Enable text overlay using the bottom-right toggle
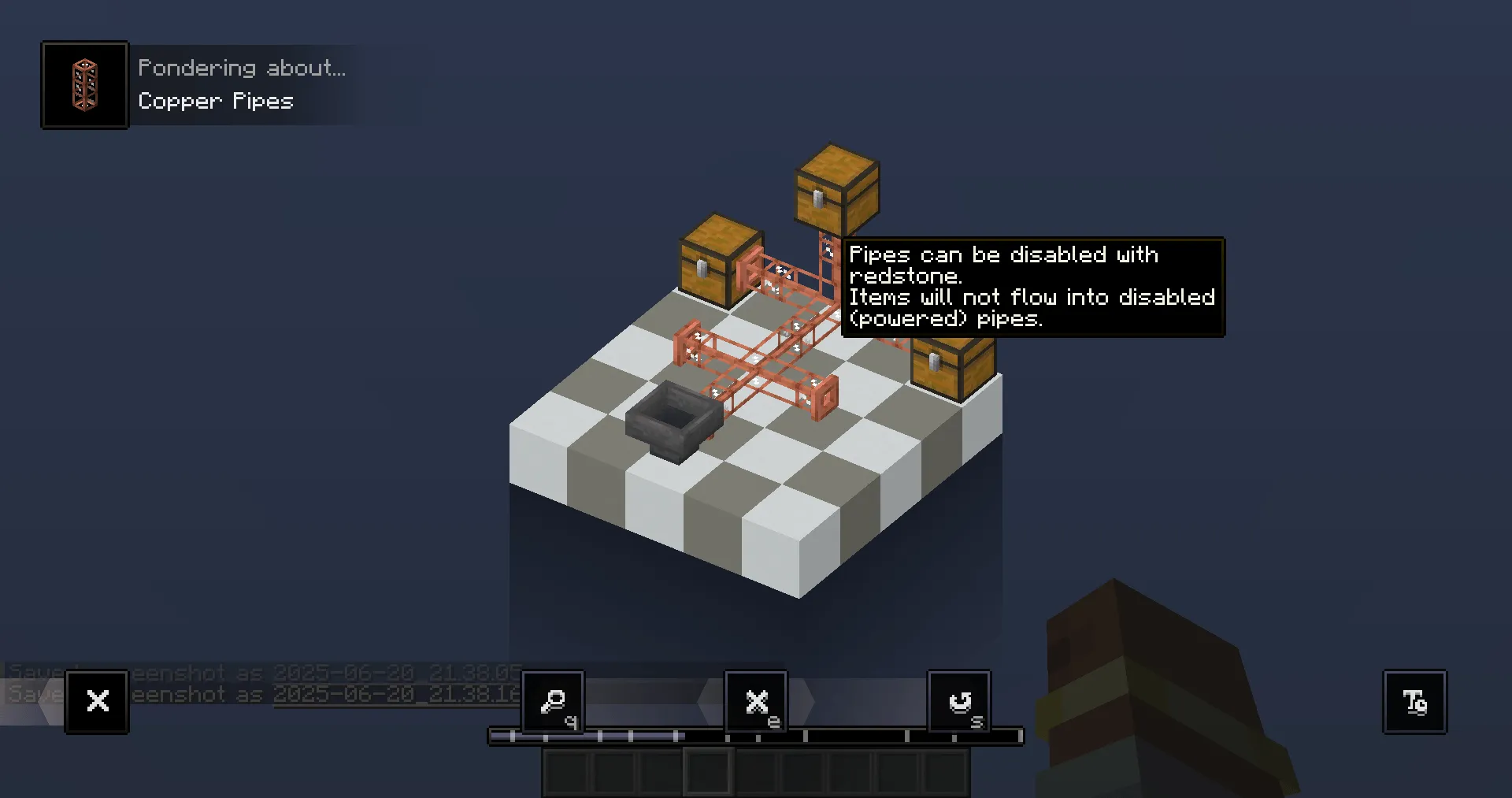Image resolution: width=1512 pixels, height=798 pixels. 1414,701
